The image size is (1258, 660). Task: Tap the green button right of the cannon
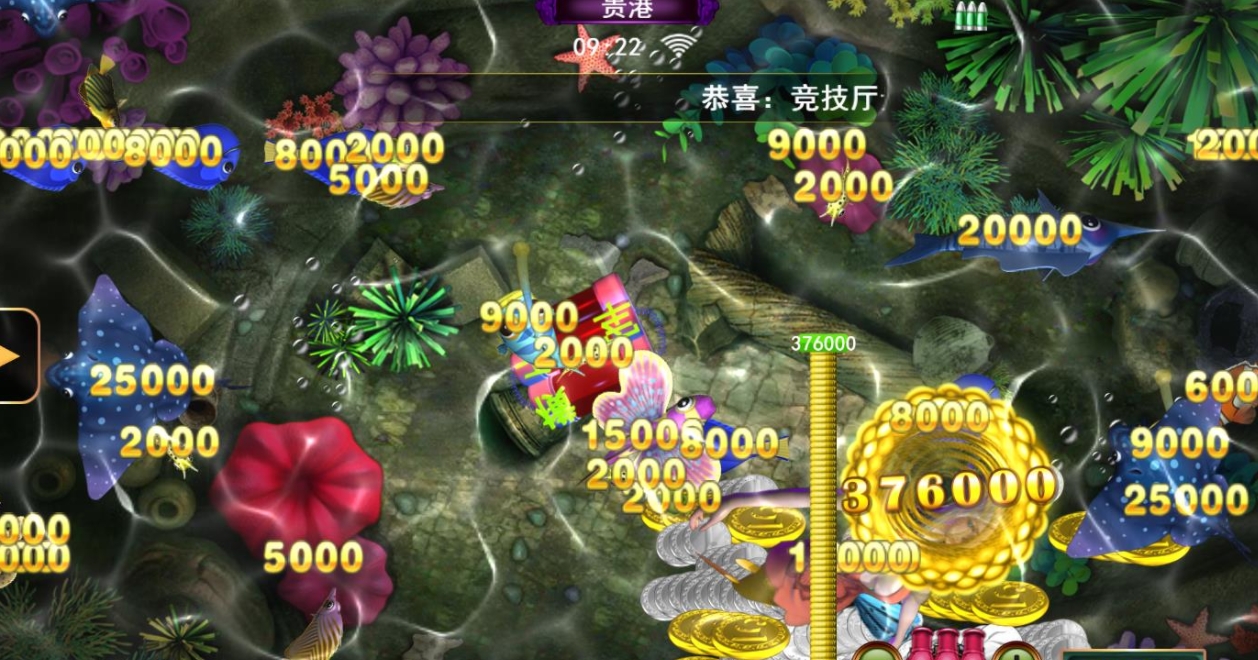tap(1016, 653)
